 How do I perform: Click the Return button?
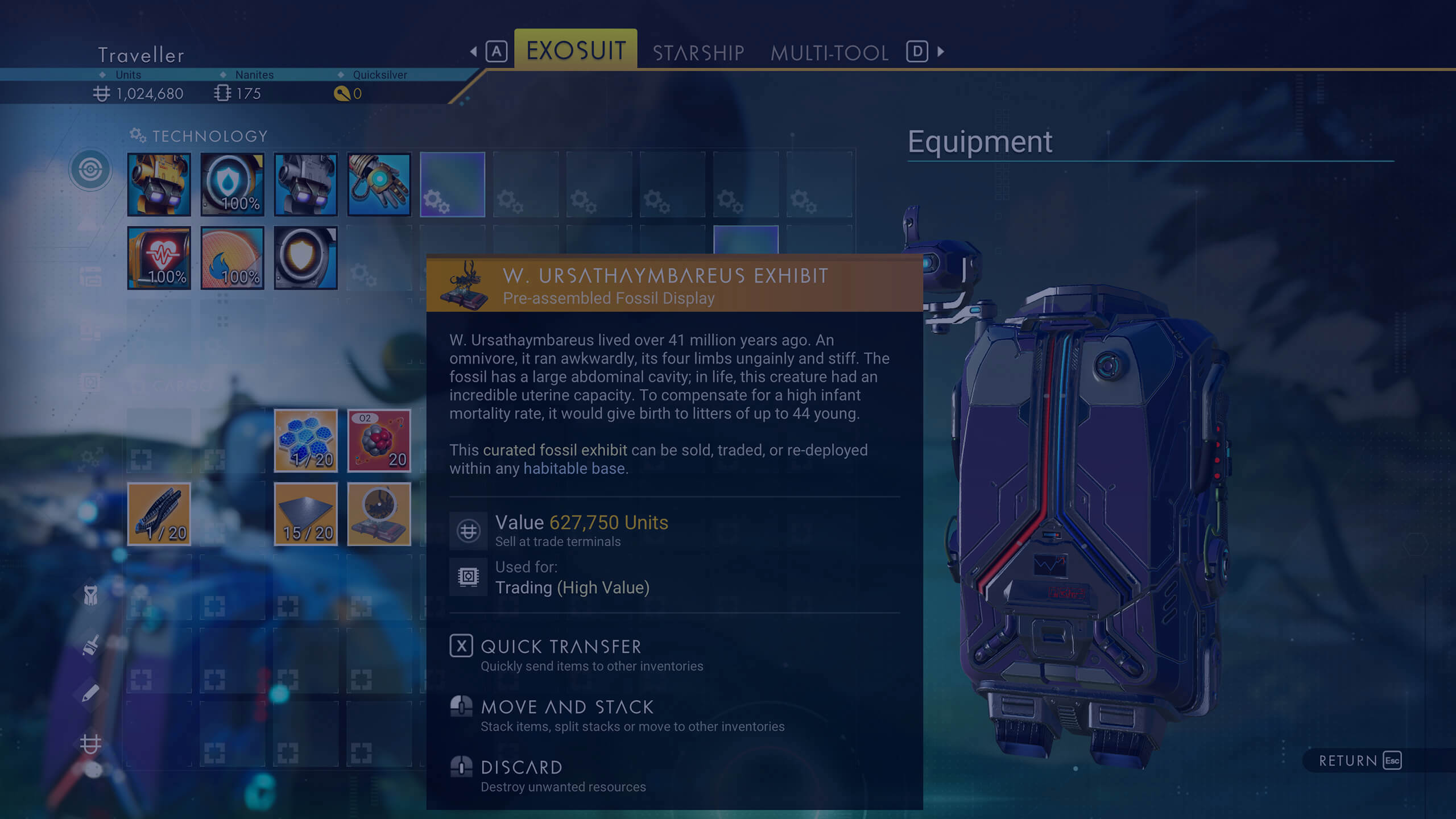pyautogui.click(x=1359, y=760)
